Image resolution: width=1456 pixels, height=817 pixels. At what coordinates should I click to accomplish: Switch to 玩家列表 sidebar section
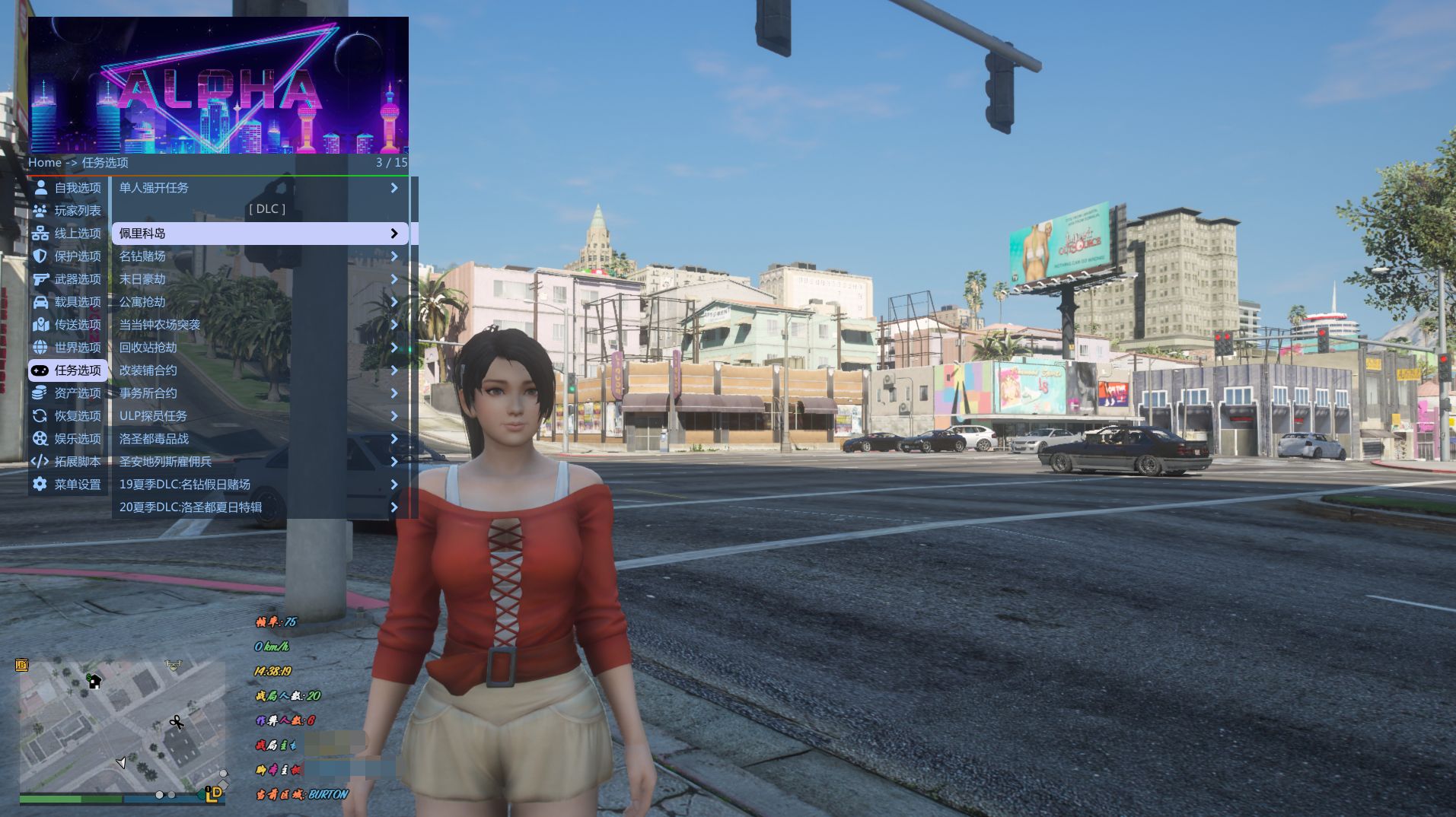(x=68, y=211)
